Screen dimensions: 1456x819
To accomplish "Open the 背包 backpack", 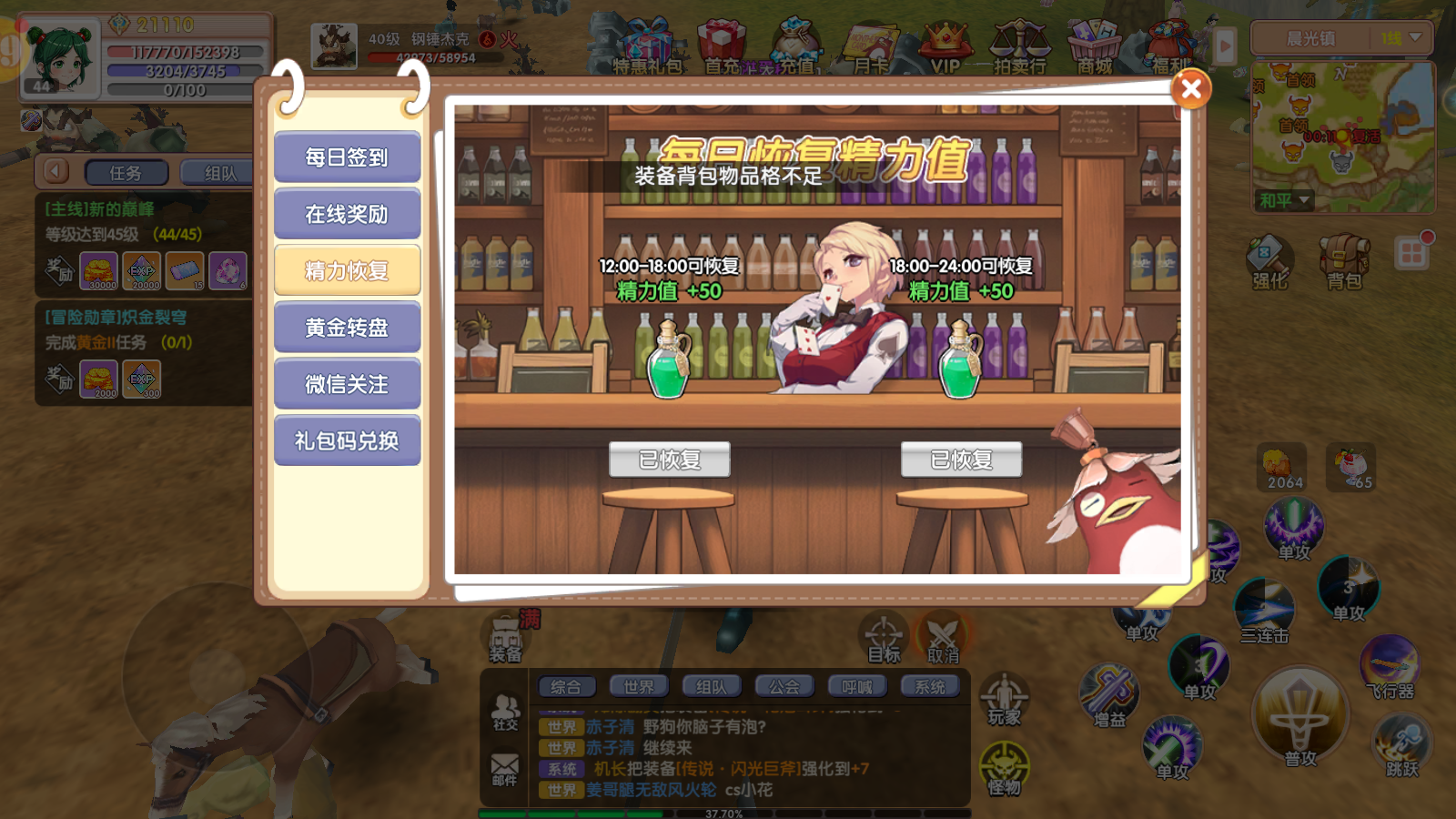I will tap(1344, 261).
